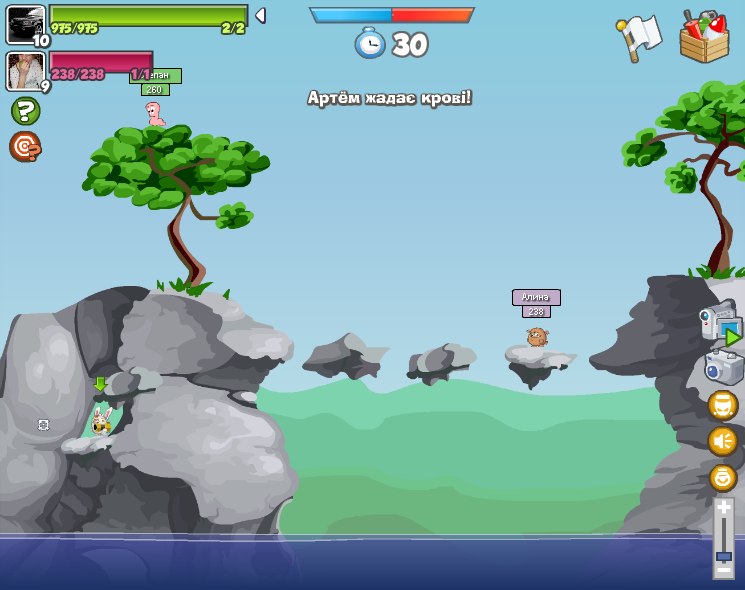745x590 pixels.
Task: Take a screenshot with the photo camera
Action: 723,366
